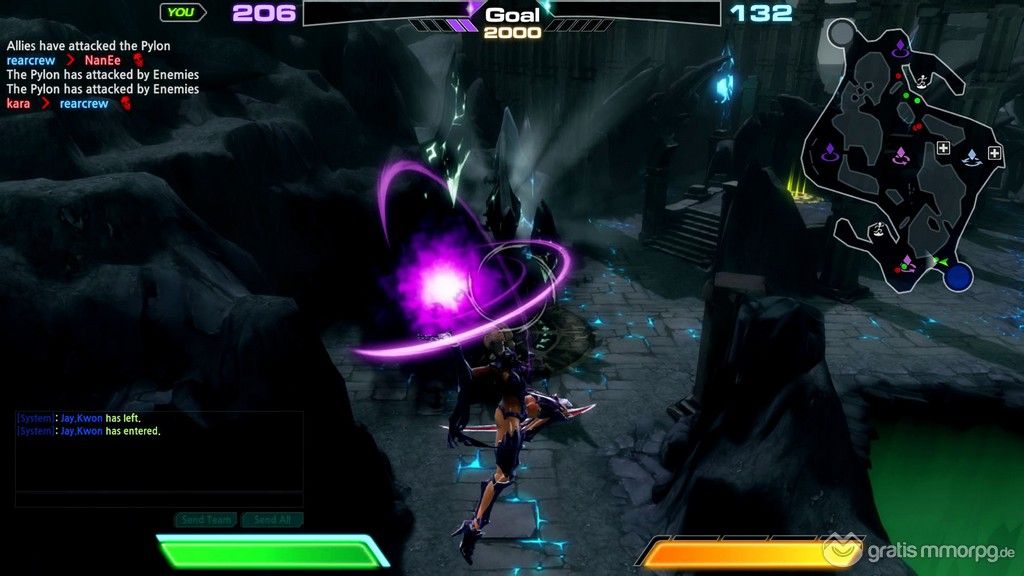Focus the chat message input field

159,500
